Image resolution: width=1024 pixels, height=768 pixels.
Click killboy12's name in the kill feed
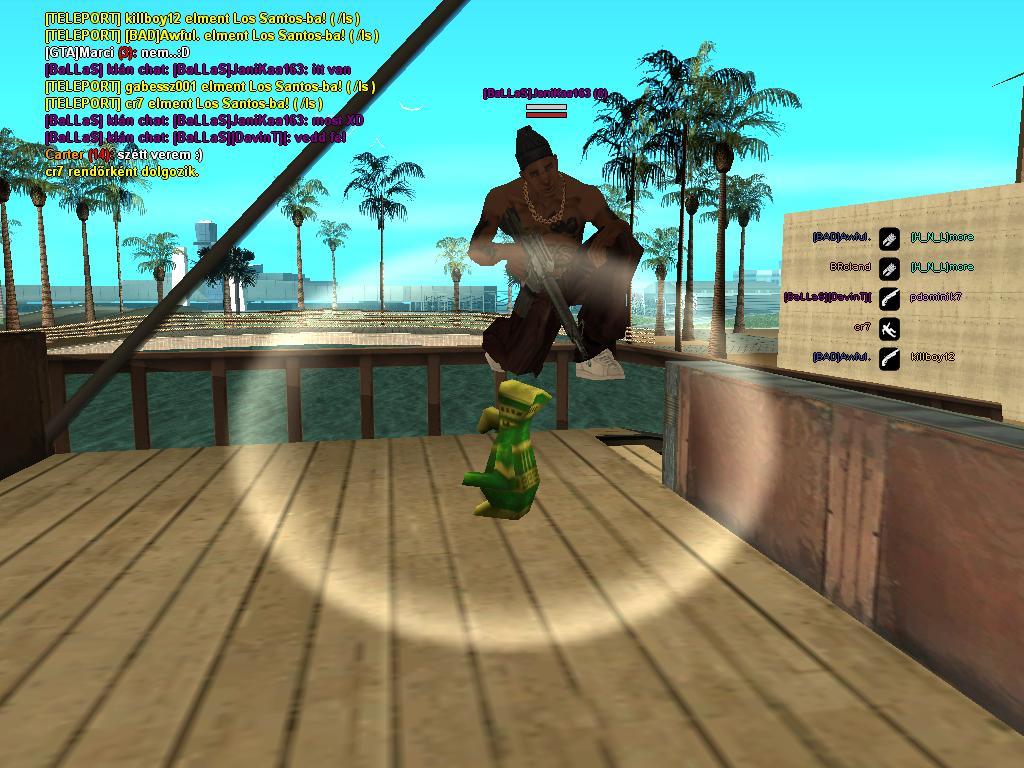tap(933, 357)
